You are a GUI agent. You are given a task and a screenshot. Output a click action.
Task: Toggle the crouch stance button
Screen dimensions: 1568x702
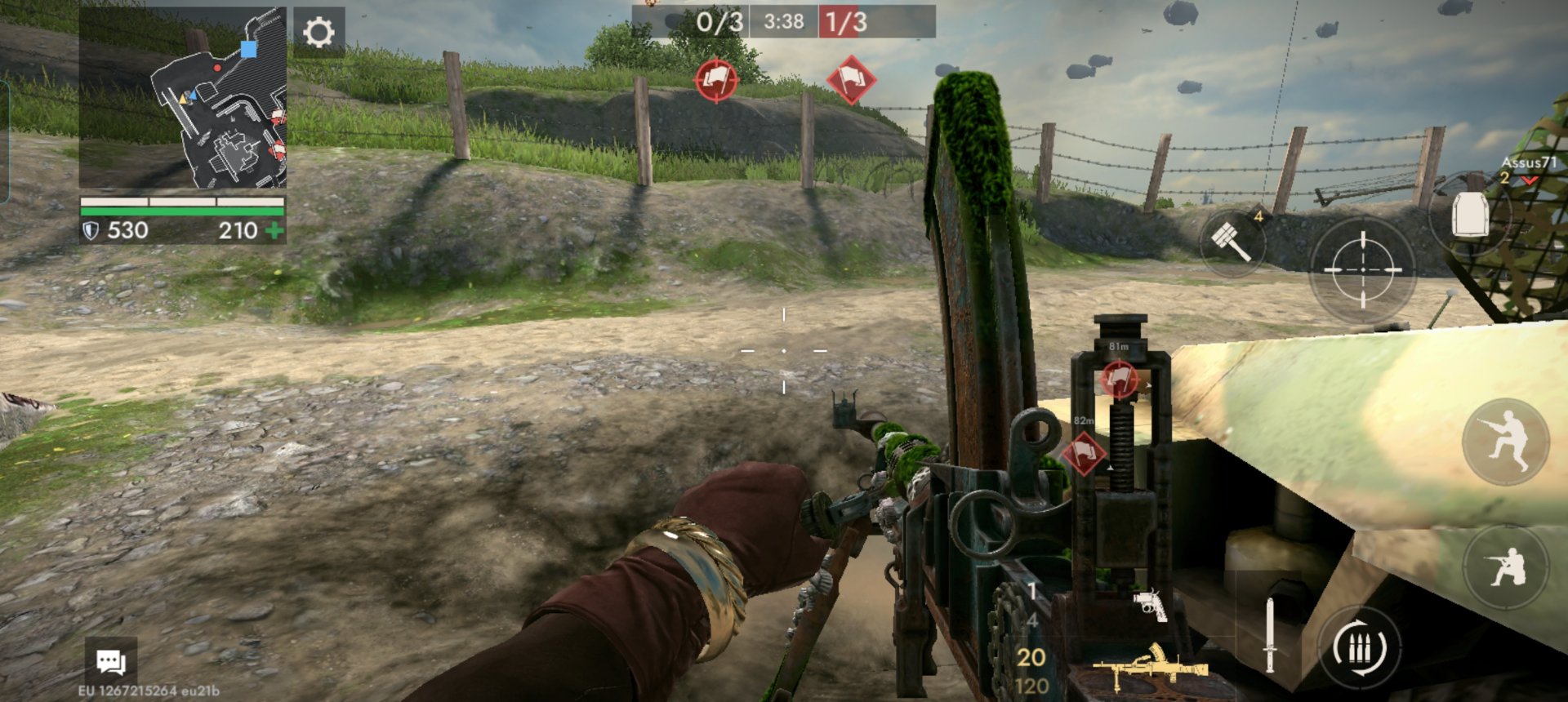click(x=1506, y=566)
